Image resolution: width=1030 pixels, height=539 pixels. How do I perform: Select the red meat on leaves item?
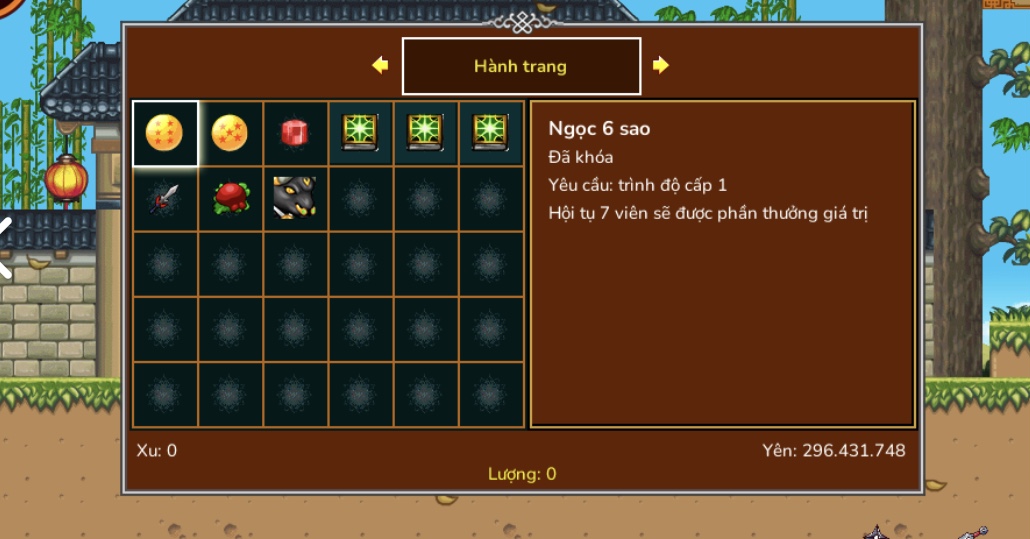click(230, 198)
